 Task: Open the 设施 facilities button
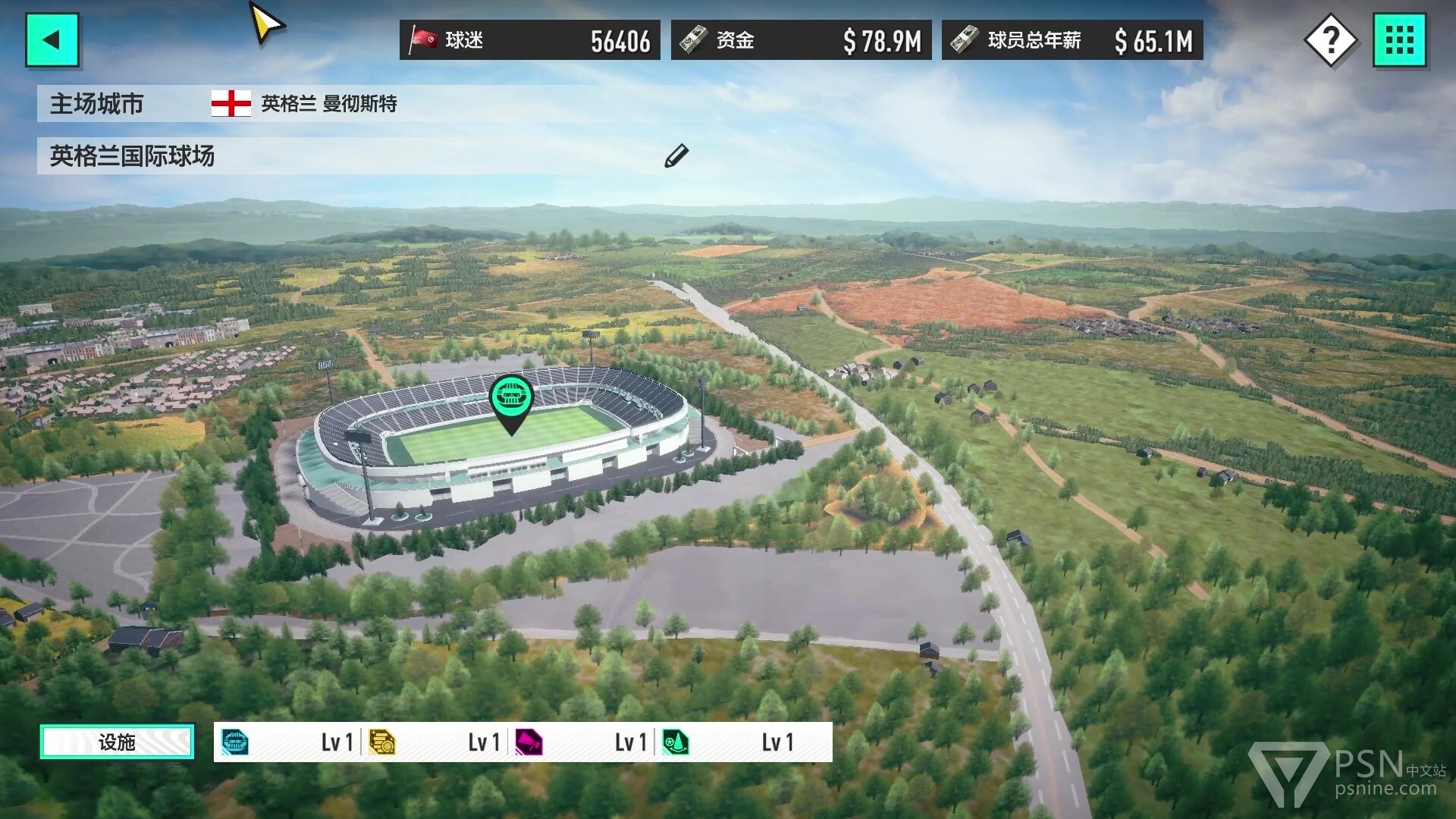[x=117, y=742]
